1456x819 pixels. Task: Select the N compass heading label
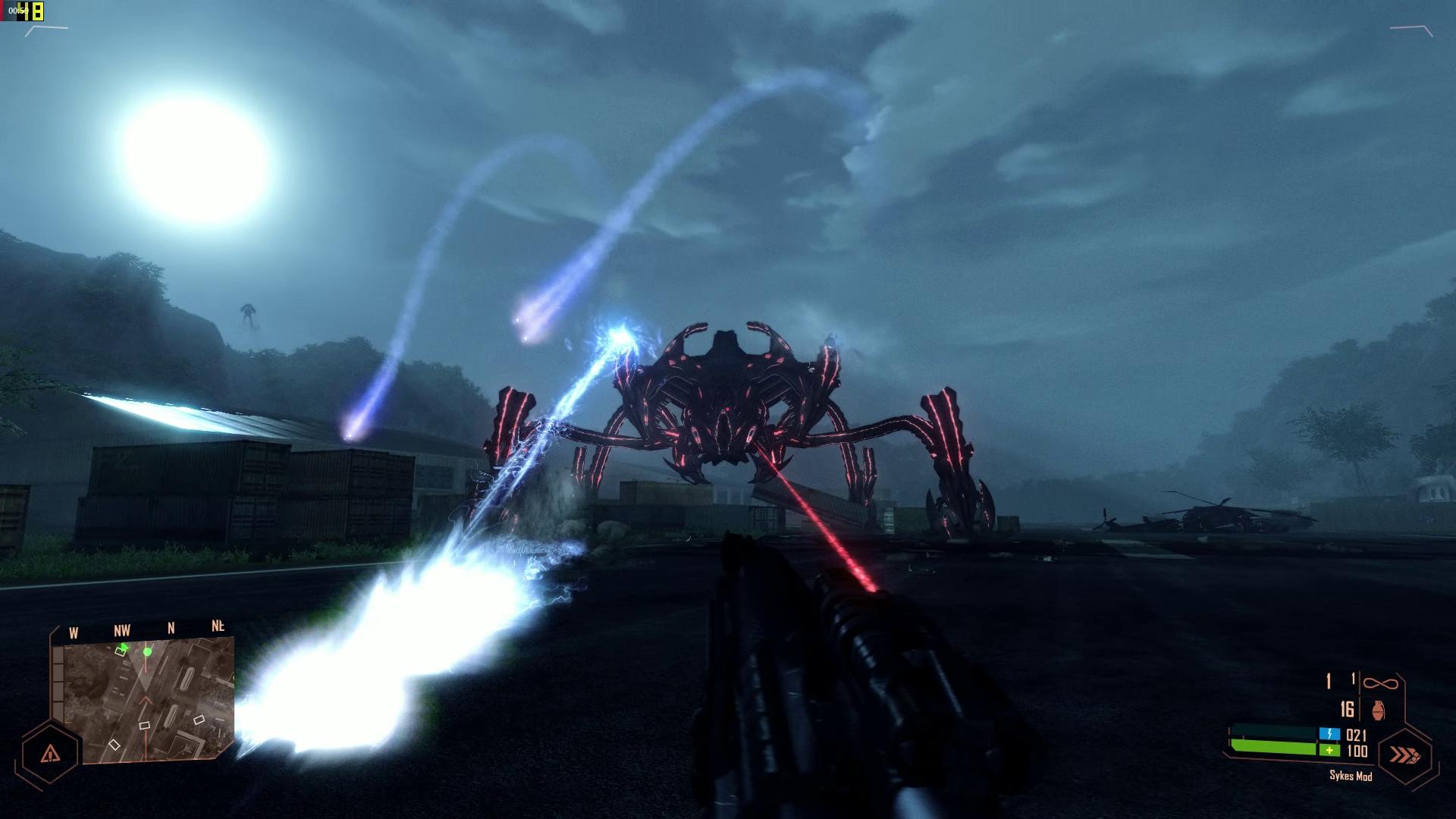point(171,626)
